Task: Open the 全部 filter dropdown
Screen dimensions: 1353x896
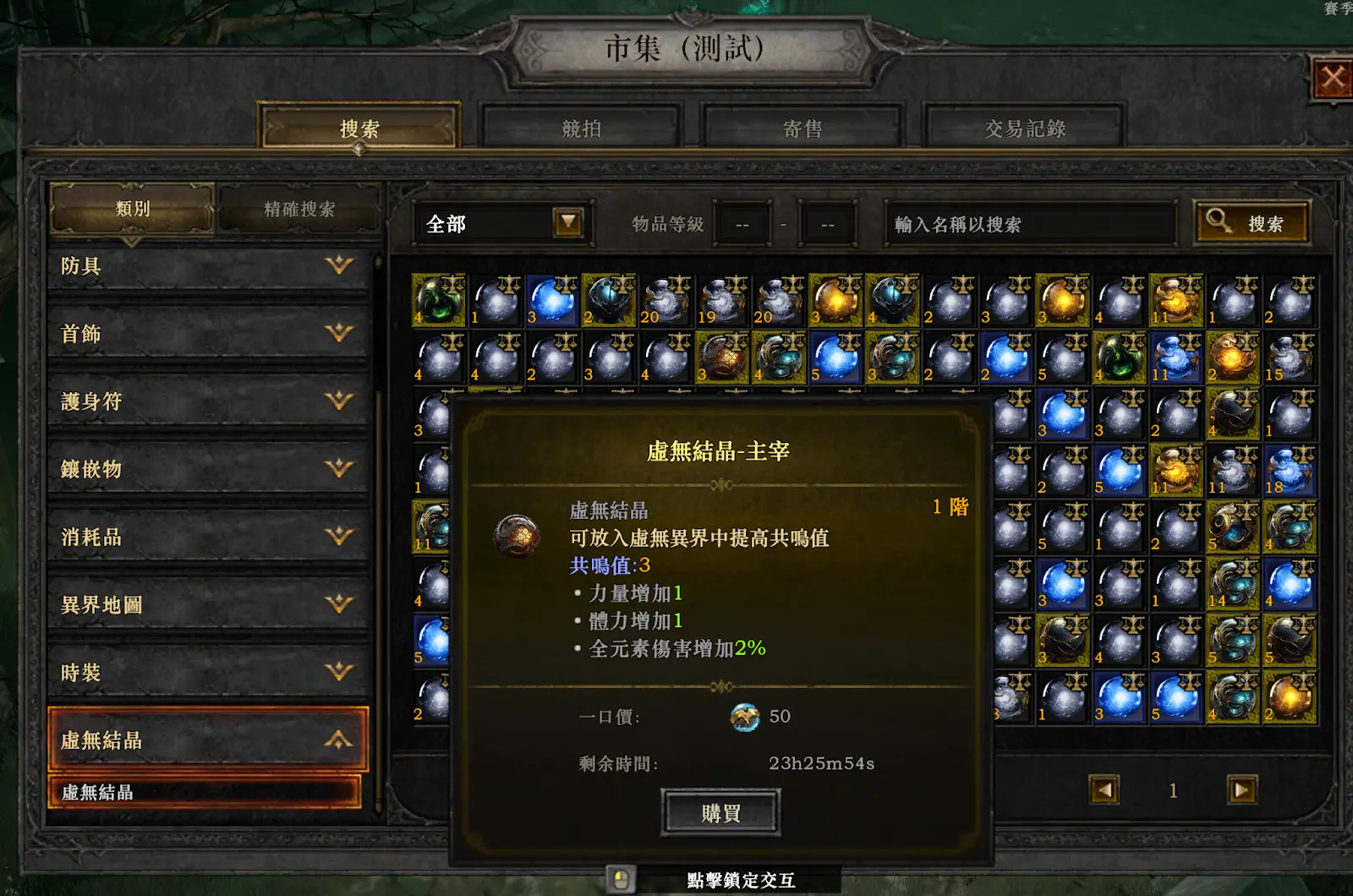Action: (567, 223)
